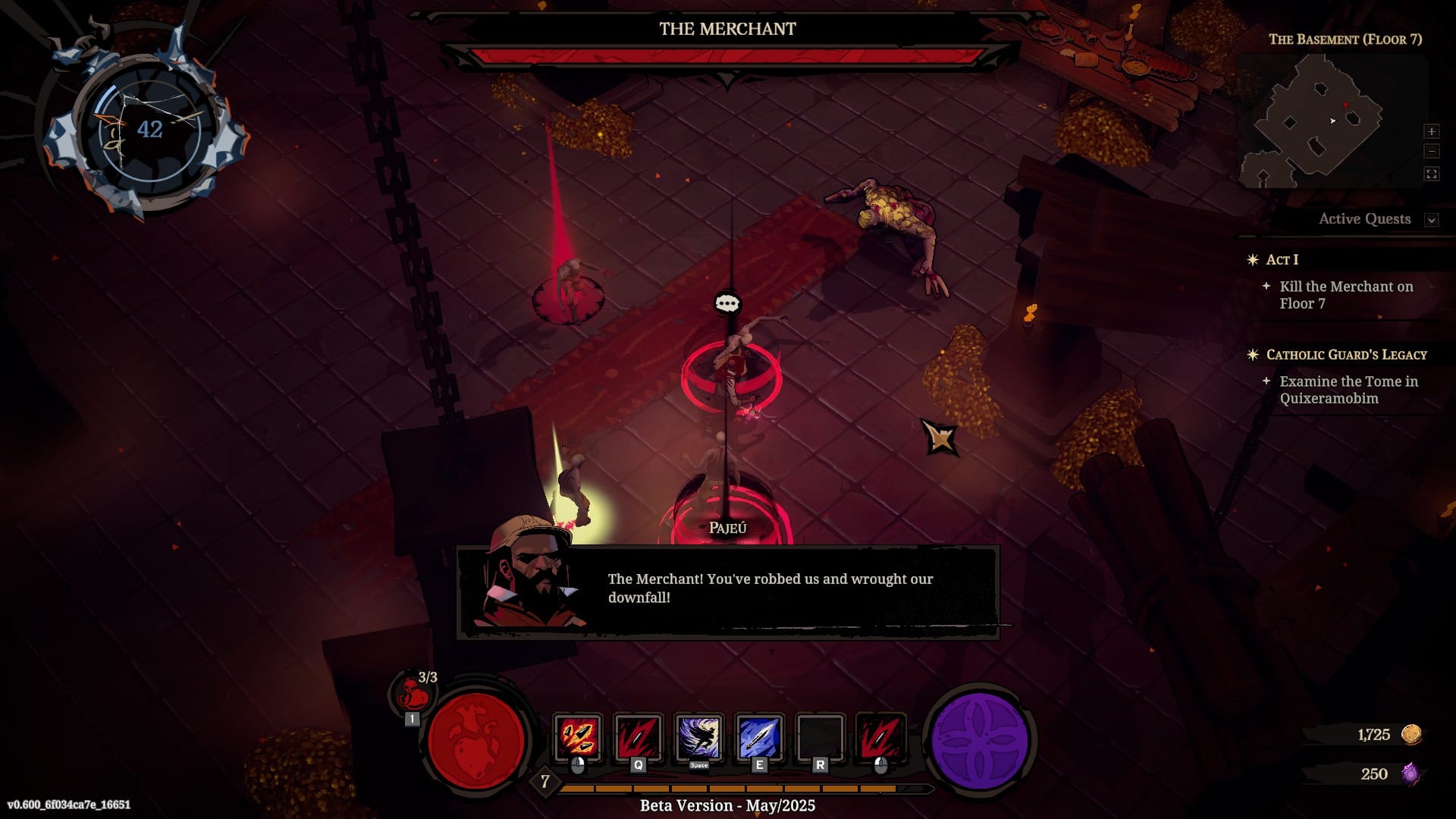Screen dimensions: 1456x819
Task: Activate the blue blade skill bound to E
Action: (759, 737)
